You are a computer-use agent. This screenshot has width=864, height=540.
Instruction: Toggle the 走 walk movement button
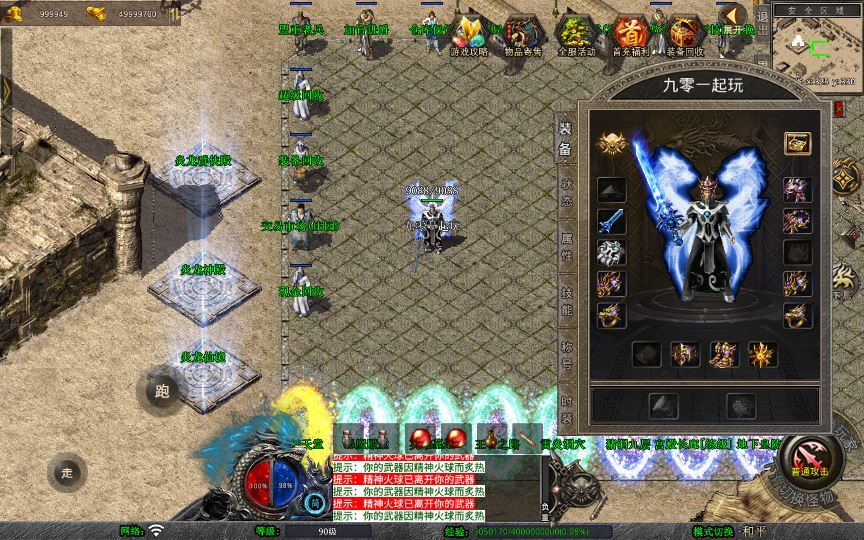pyautogui.click(x=67, y=471)
